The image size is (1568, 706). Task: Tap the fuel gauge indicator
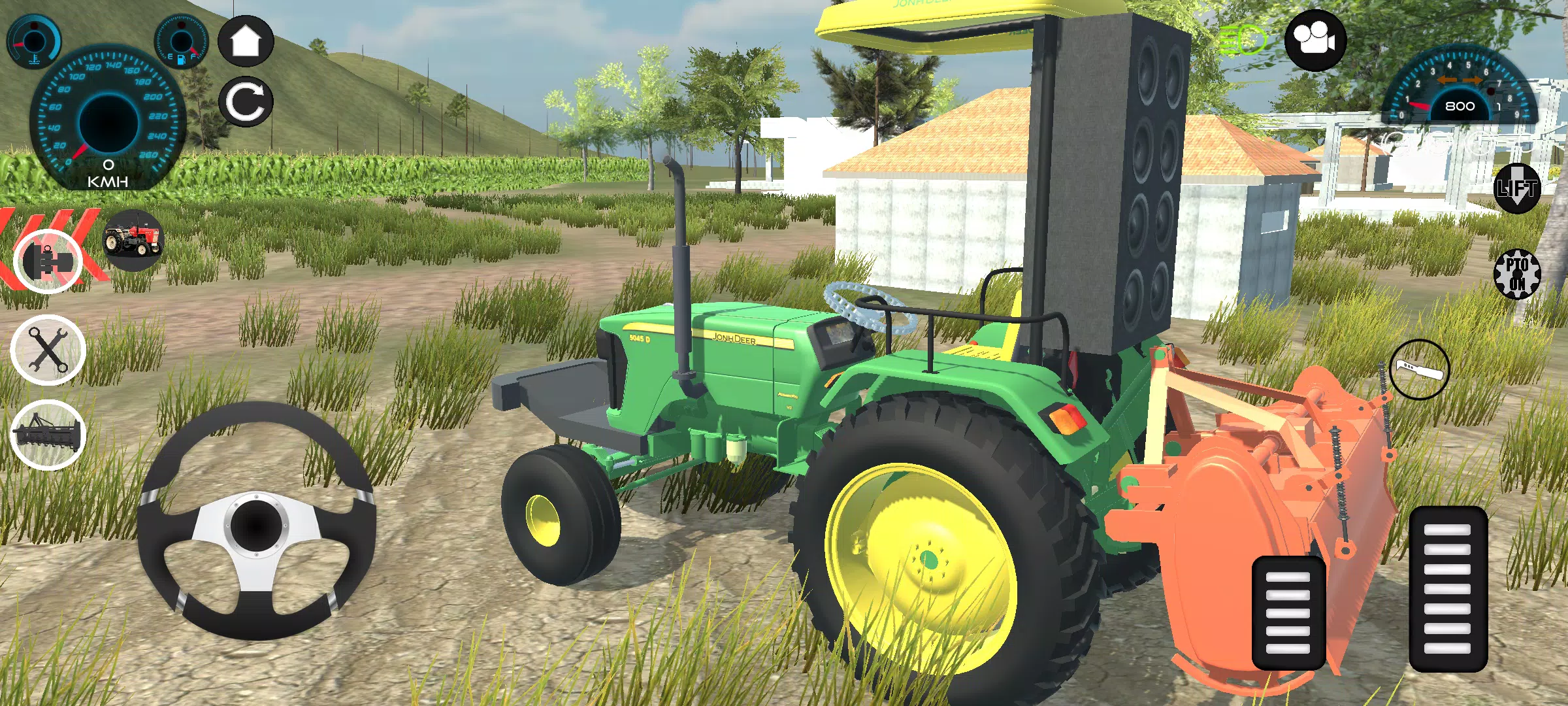180,41
